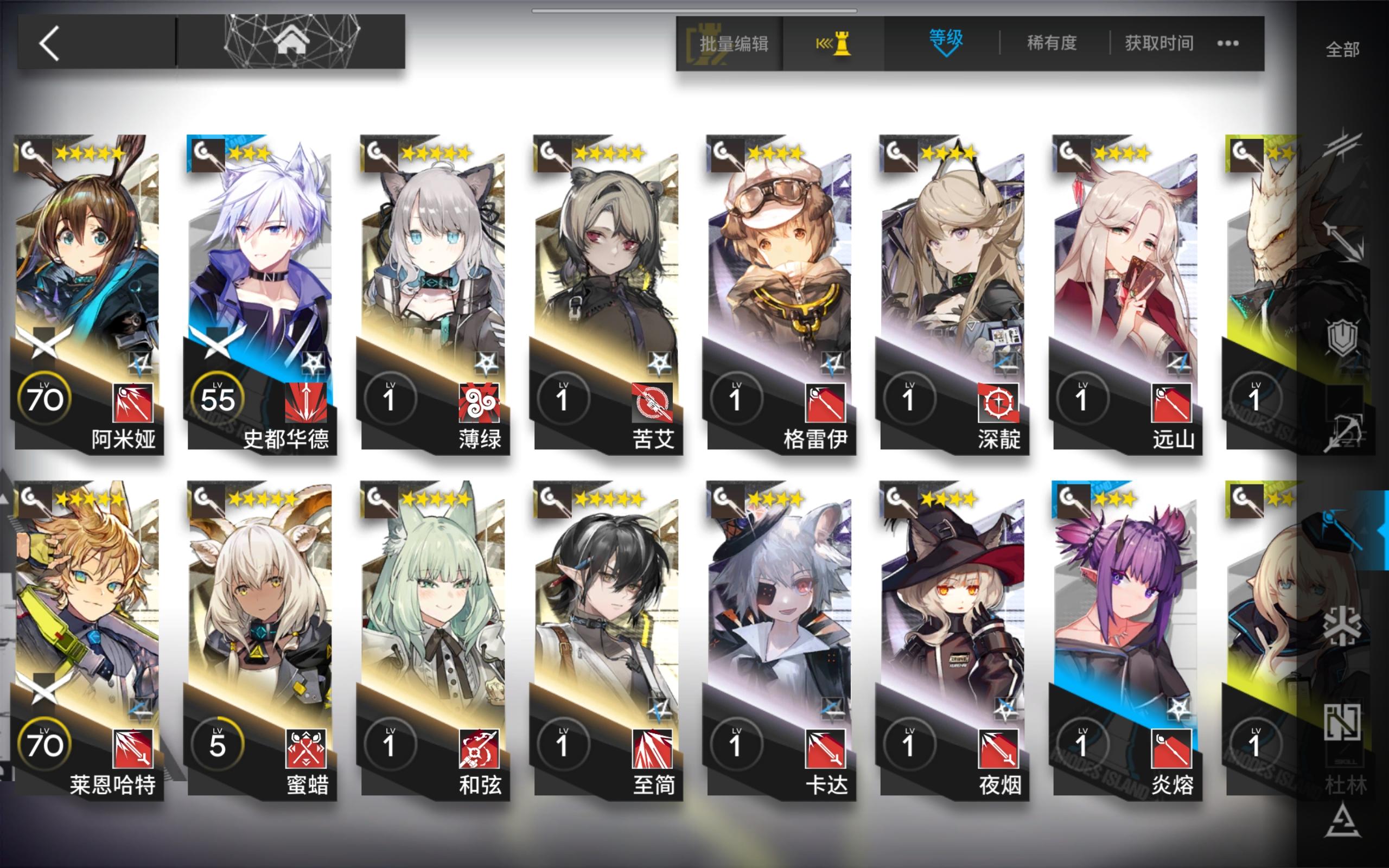Open the 全部 filter selector

[x=1342, y=50]
